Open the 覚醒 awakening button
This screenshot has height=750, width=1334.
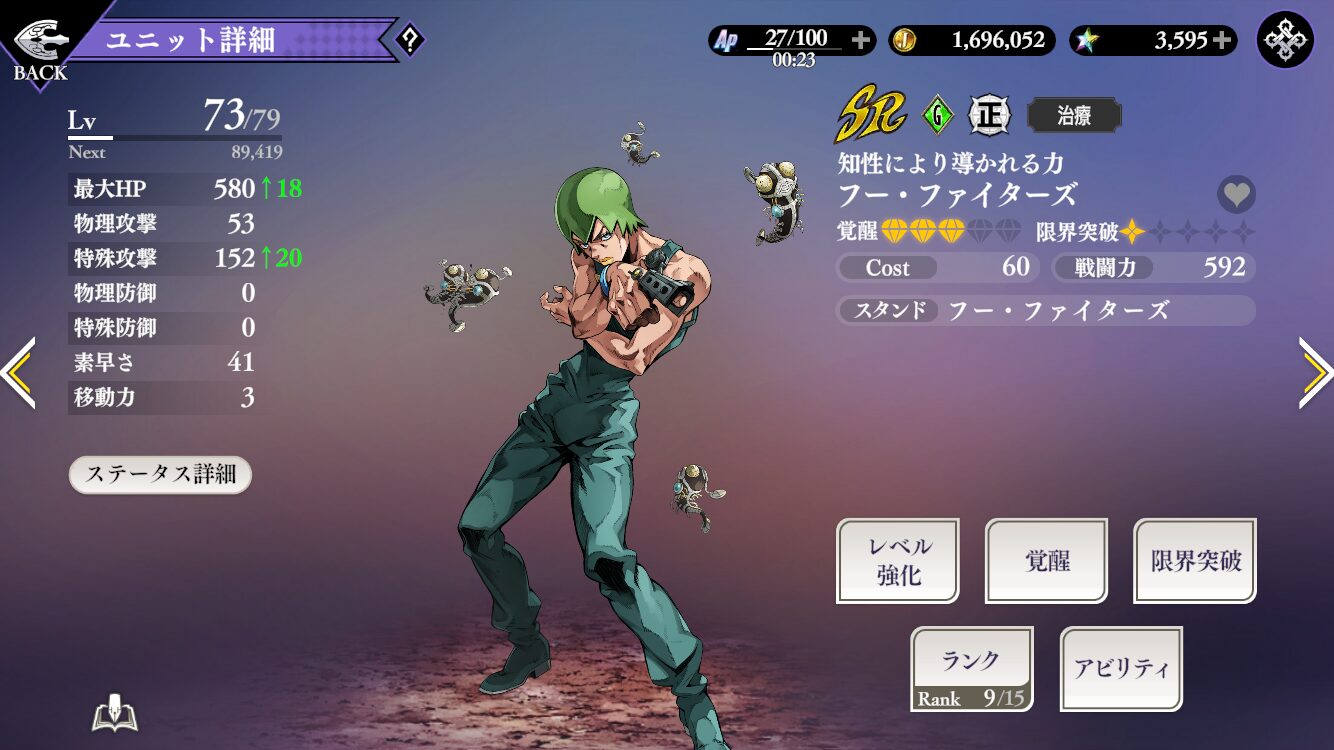click(x=1047, y=561)
